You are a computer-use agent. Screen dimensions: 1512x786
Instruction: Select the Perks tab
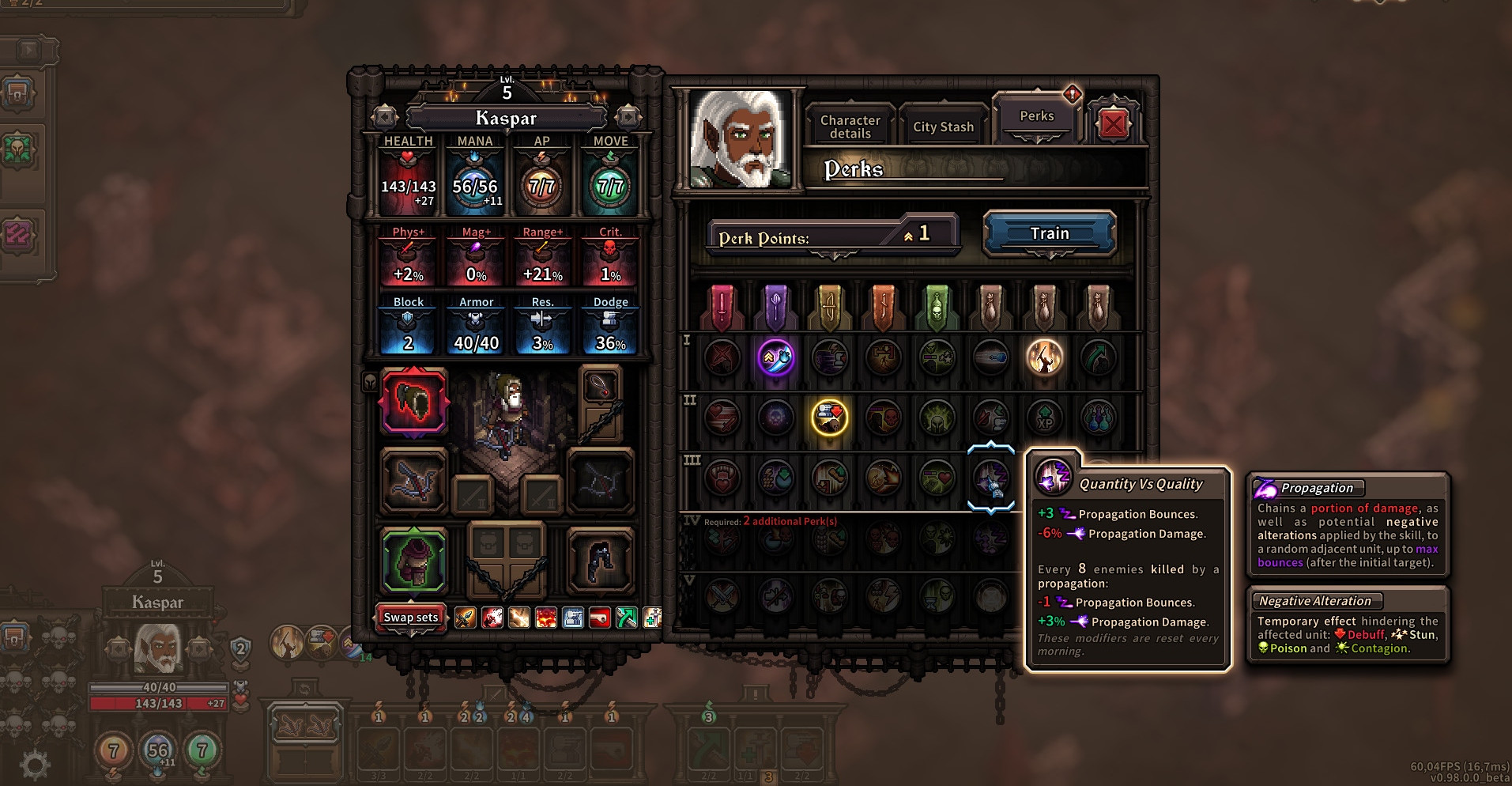coord(1036,116)
